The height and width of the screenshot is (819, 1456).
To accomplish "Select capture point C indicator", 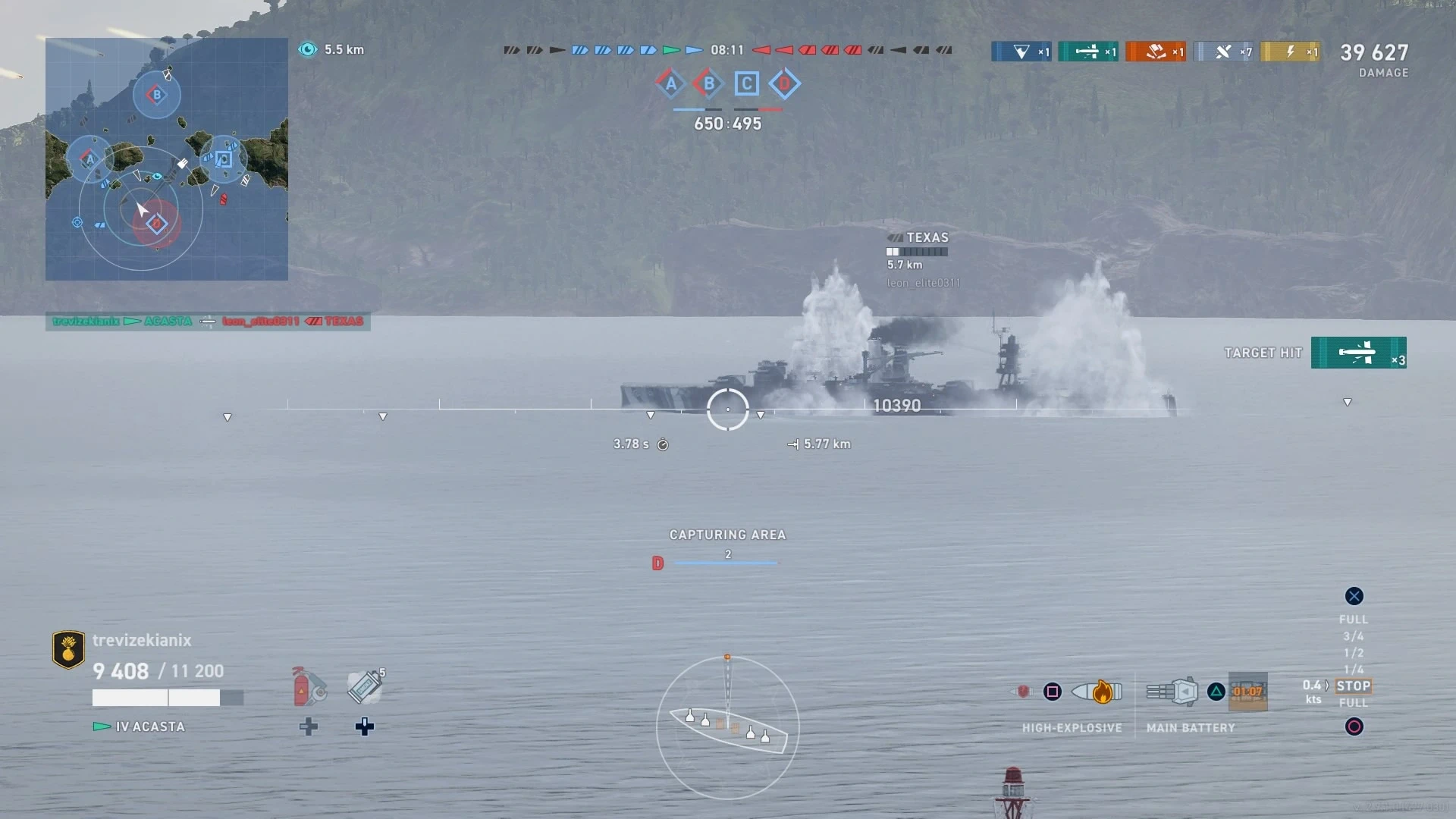I will coord(746,83).
